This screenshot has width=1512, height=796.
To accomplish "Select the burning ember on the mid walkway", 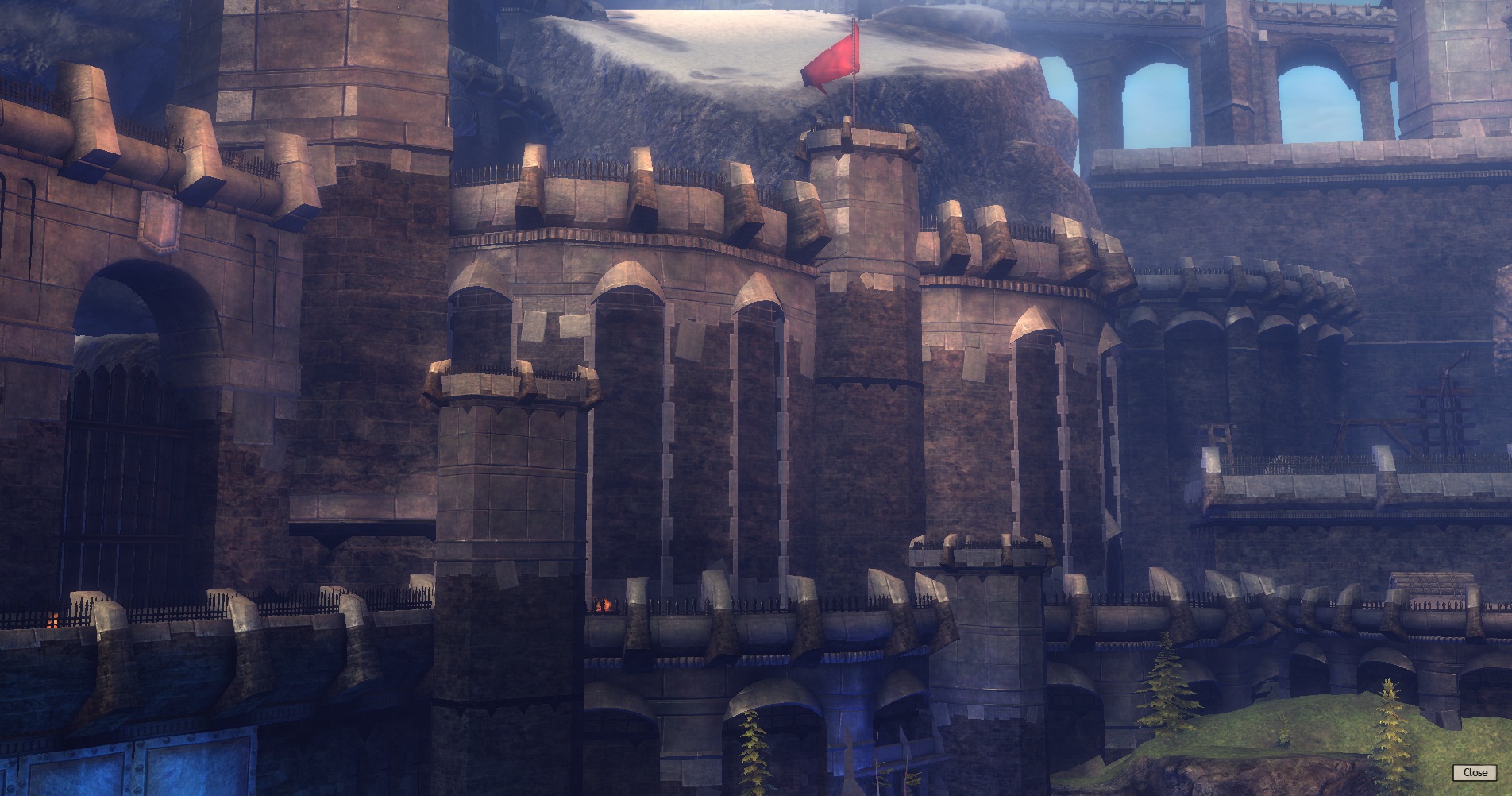I will tap(604, 606).
